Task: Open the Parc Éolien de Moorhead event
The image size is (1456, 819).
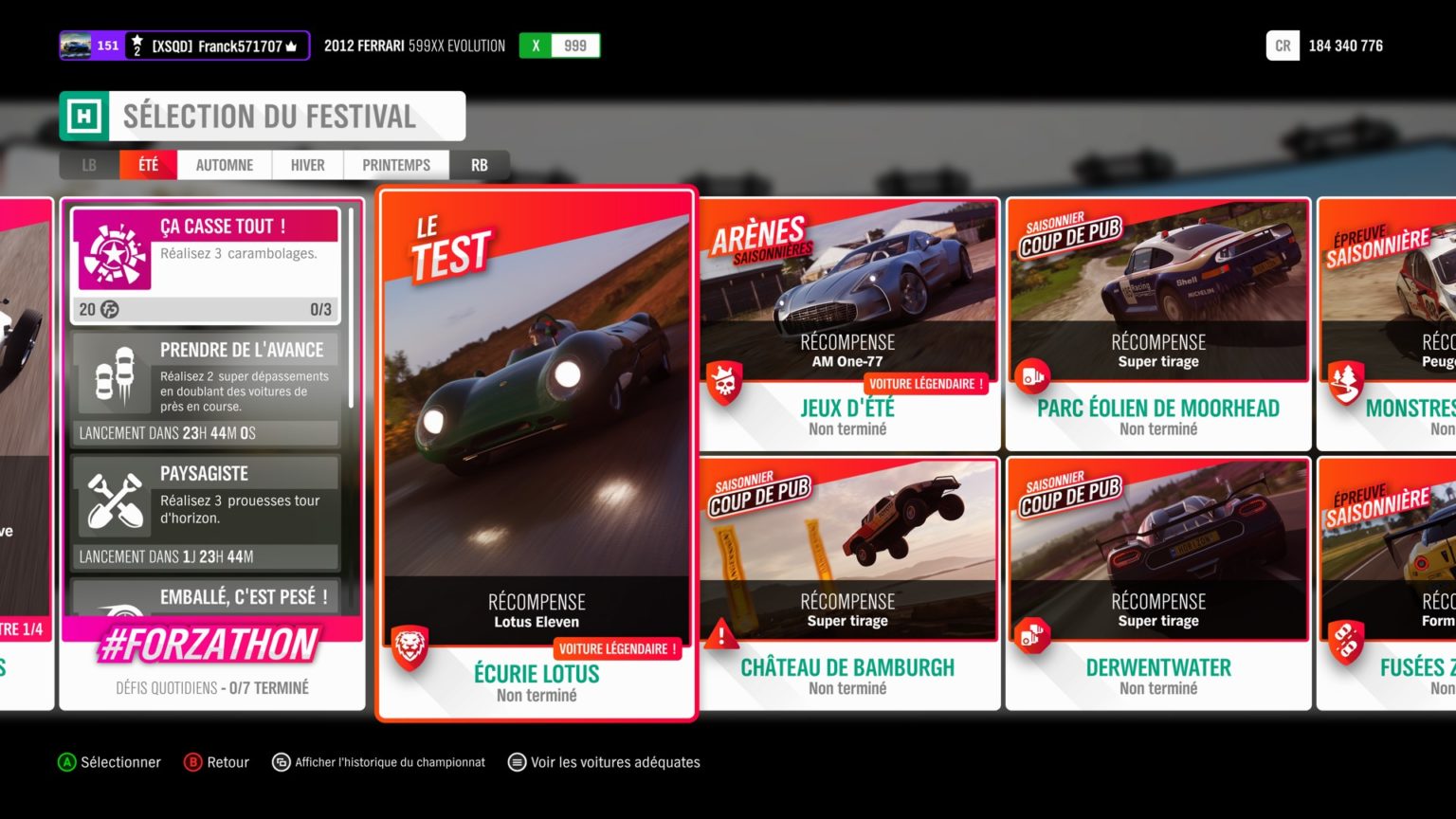Action: tap(1158, 324)
